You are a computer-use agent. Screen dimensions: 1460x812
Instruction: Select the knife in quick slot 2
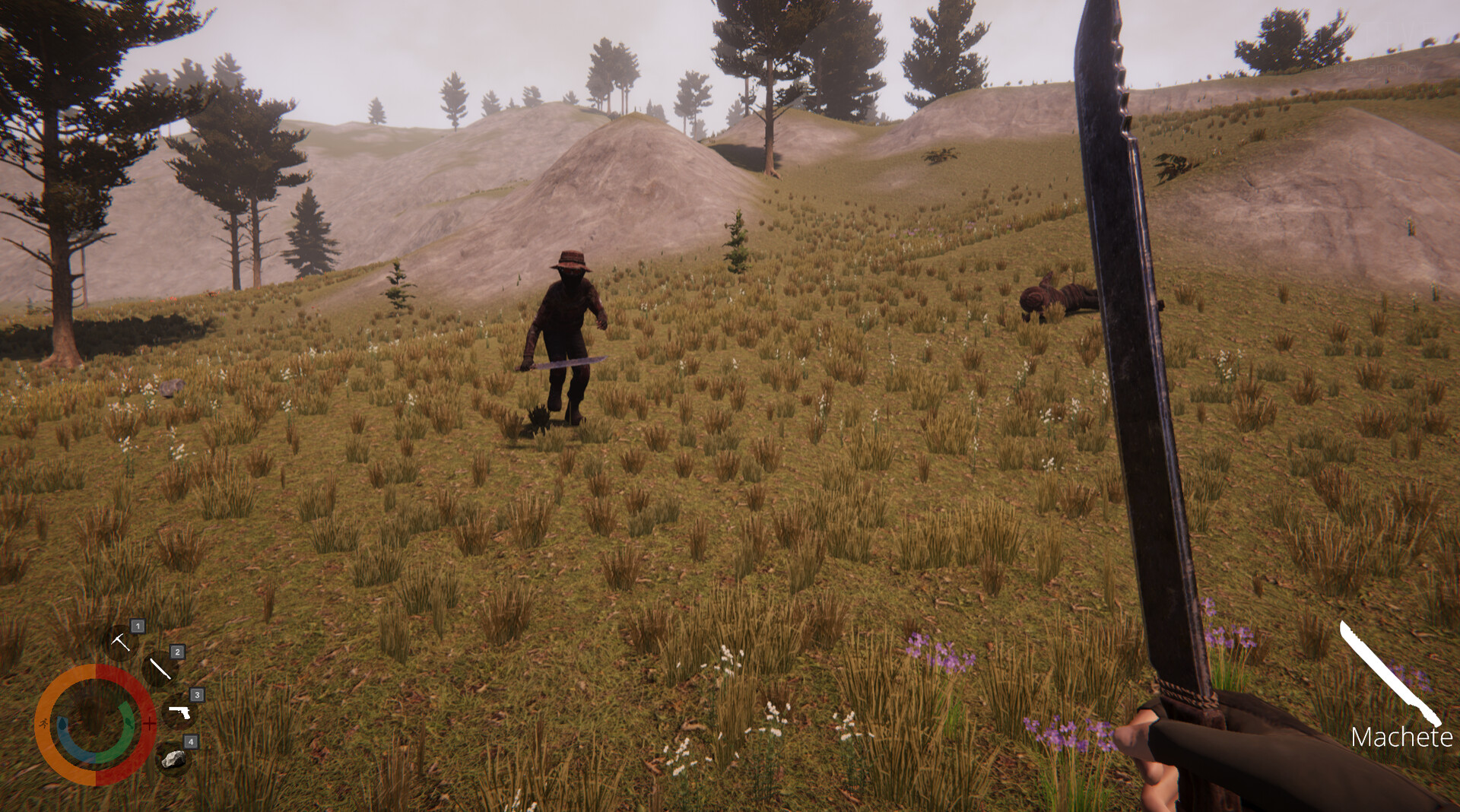[160, 669]
